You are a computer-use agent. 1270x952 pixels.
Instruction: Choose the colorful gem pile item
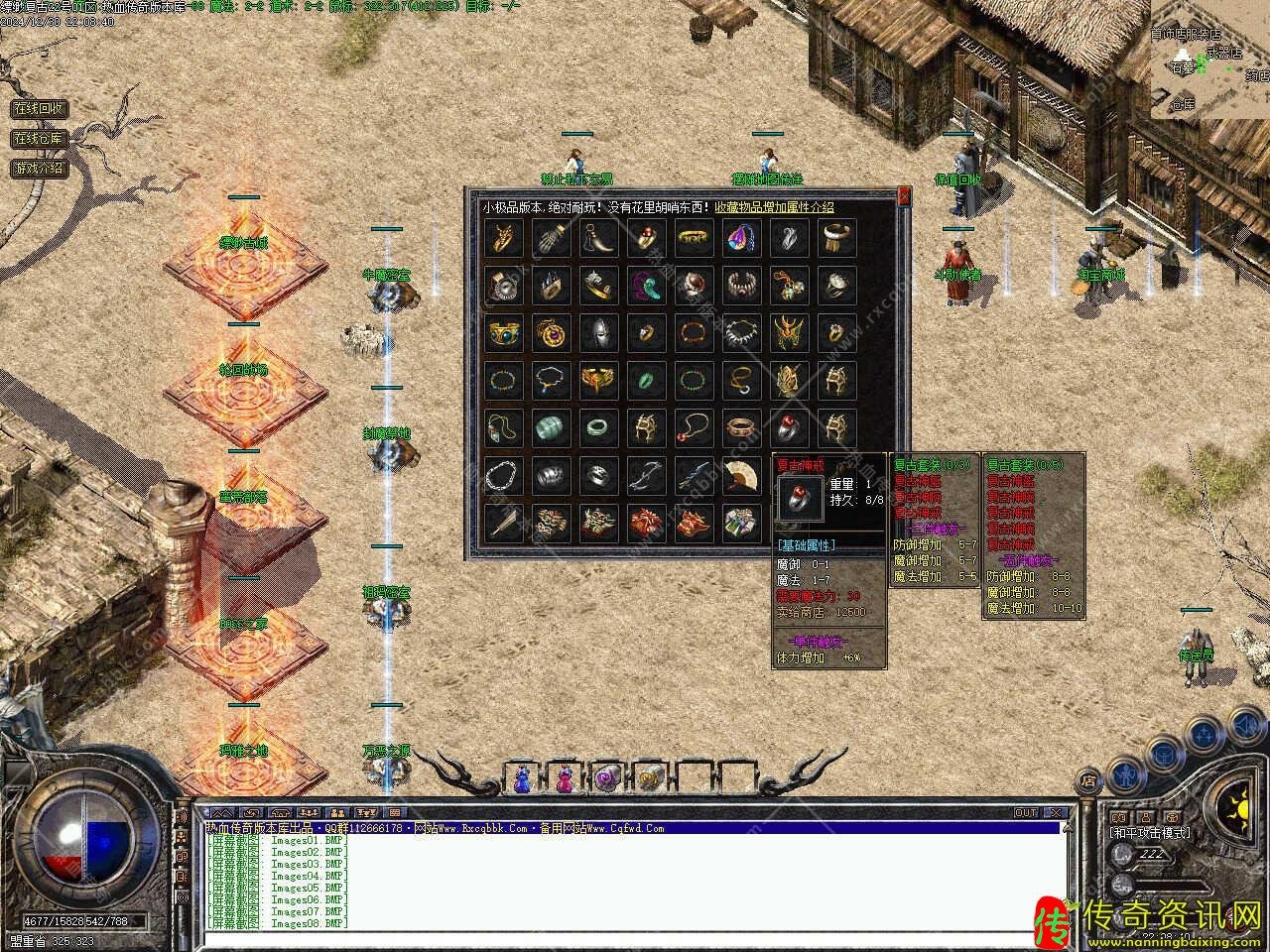[742, 522]
